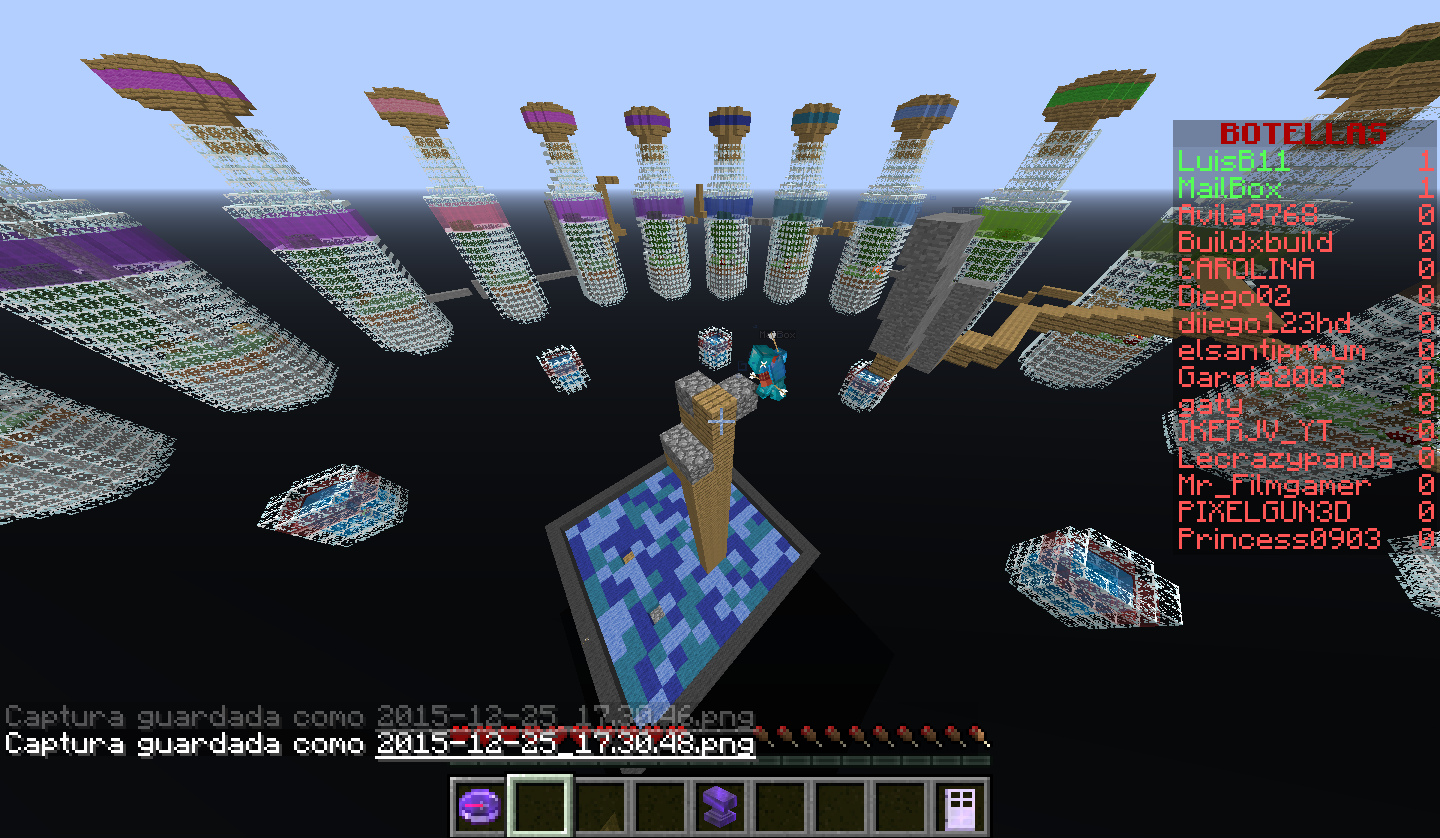Select the enchanted anvil hotbar slot

click(719, 806)
